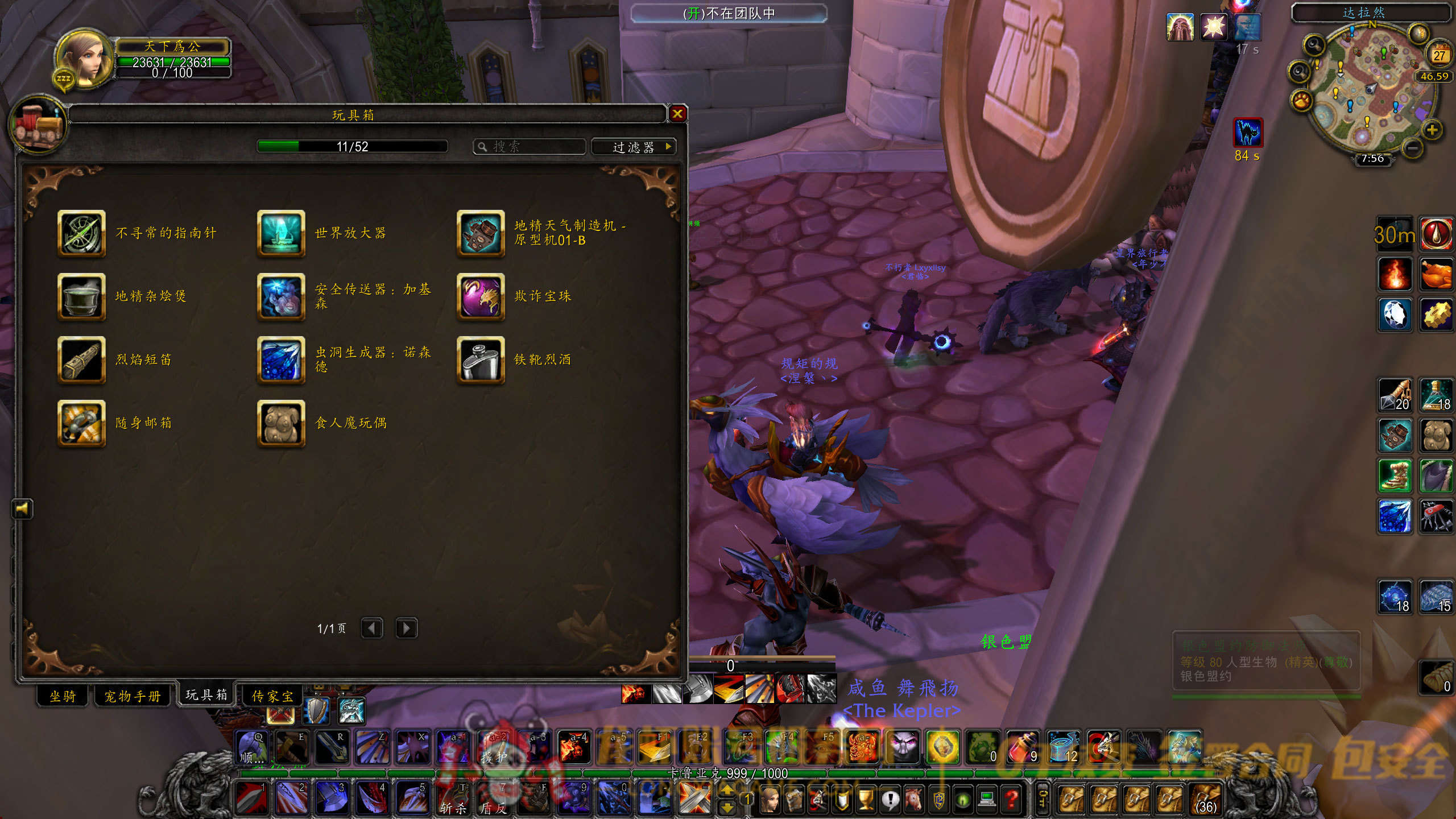Go to the next toy box page
The image size is (1456, 819).
pyautogui.click(x=406, y=628)
